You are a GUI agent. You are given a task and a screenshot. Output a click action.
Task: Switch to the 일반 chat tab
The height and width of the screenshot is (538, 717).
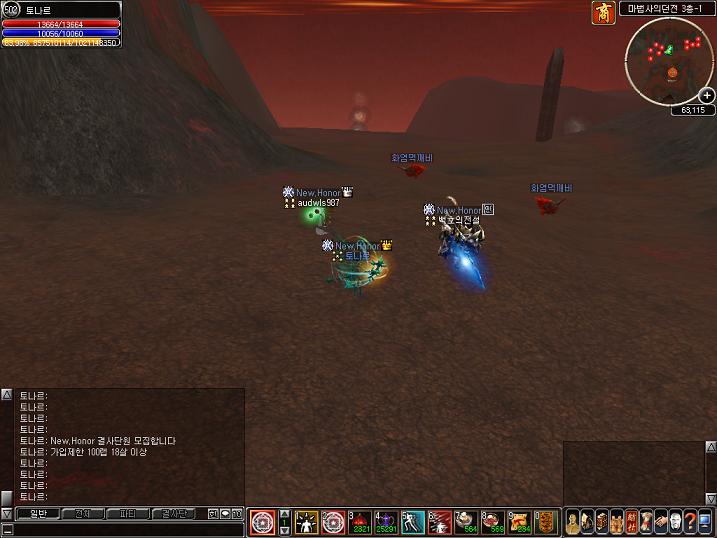[38, 513]
